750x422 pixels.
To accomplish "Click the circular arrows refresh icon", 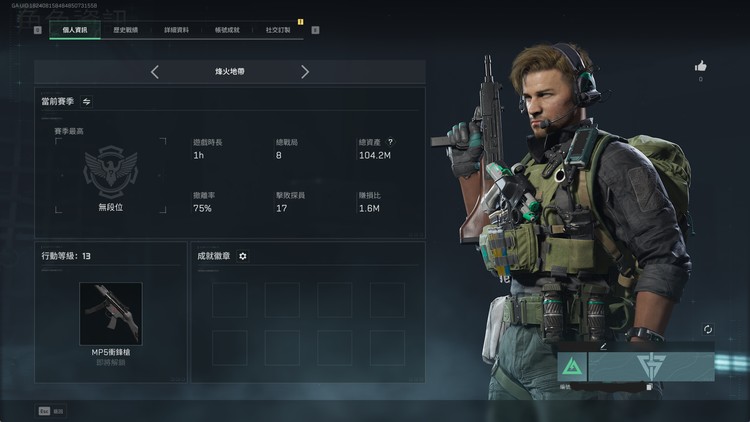I will click(x=708, y=329).
